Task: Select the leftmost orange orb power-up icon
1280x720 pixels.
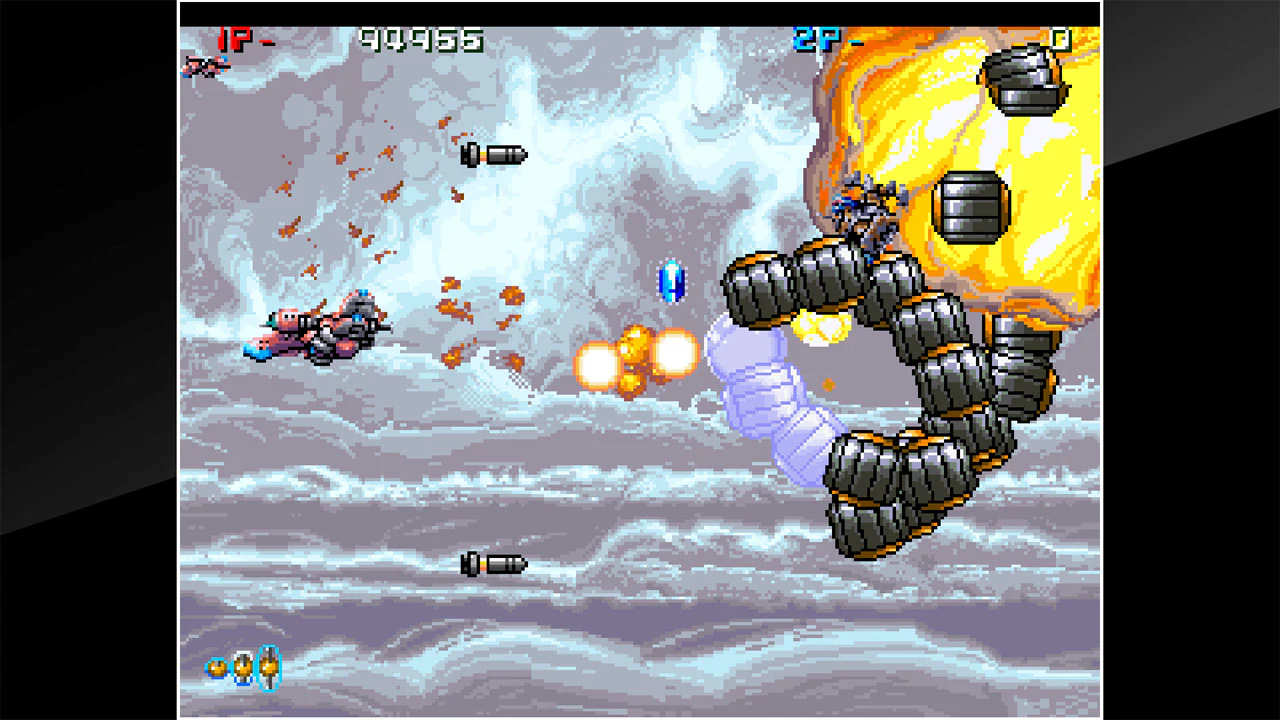Action: pos(218,668)
